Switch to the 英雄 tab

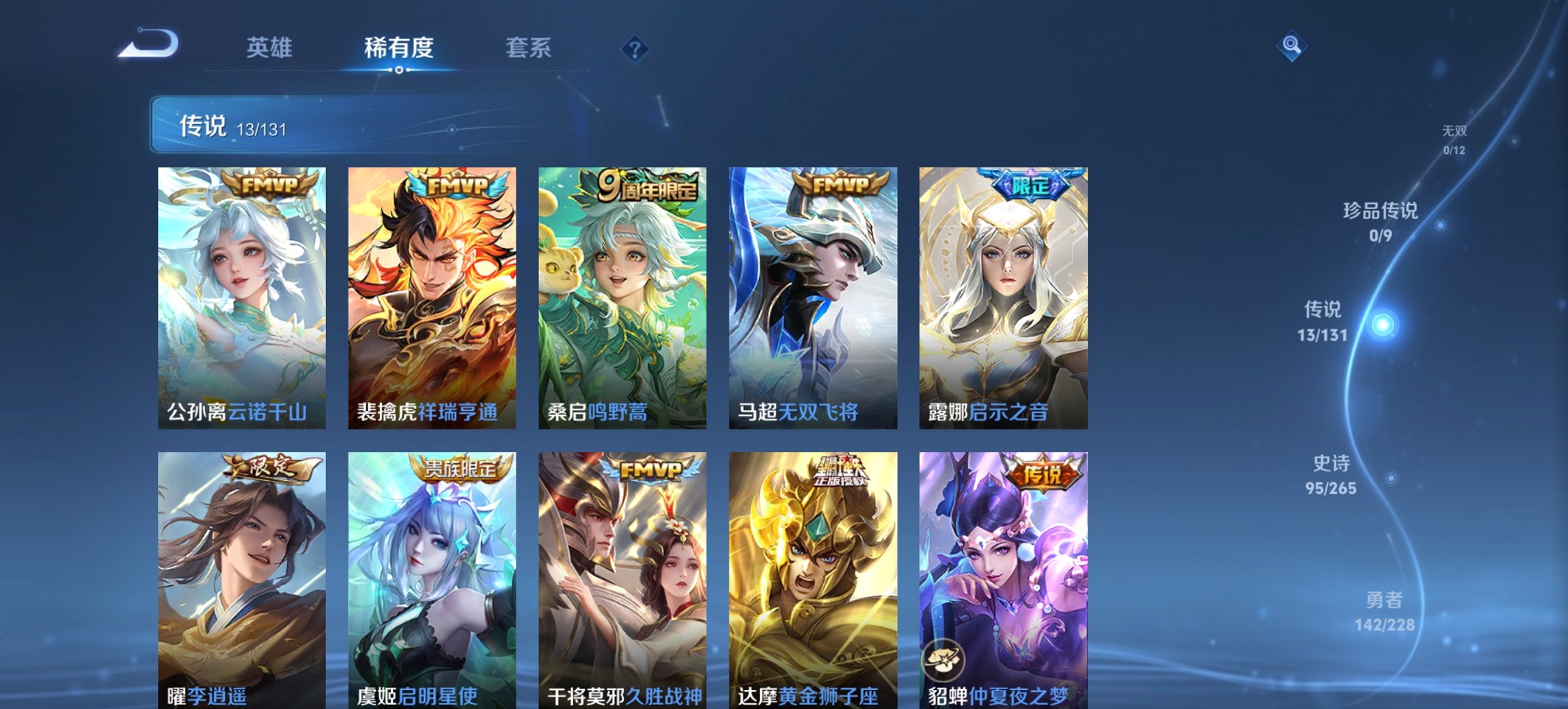tap(270, 48)
